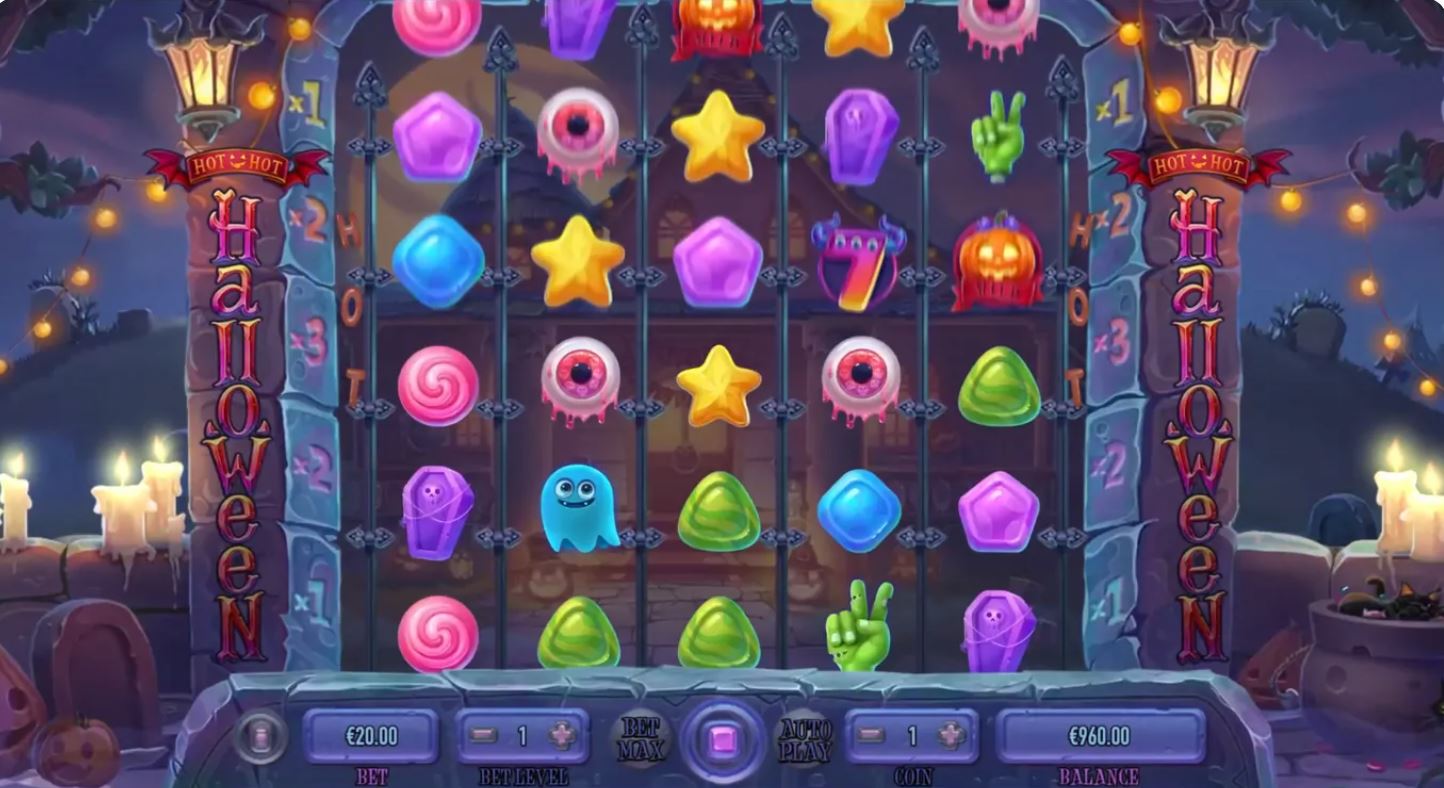This screenshot has height=788, width=1444.
Task: Increase the Bet Level with the plus stepper
Action: pyautogui.click(x=560, y=735)
